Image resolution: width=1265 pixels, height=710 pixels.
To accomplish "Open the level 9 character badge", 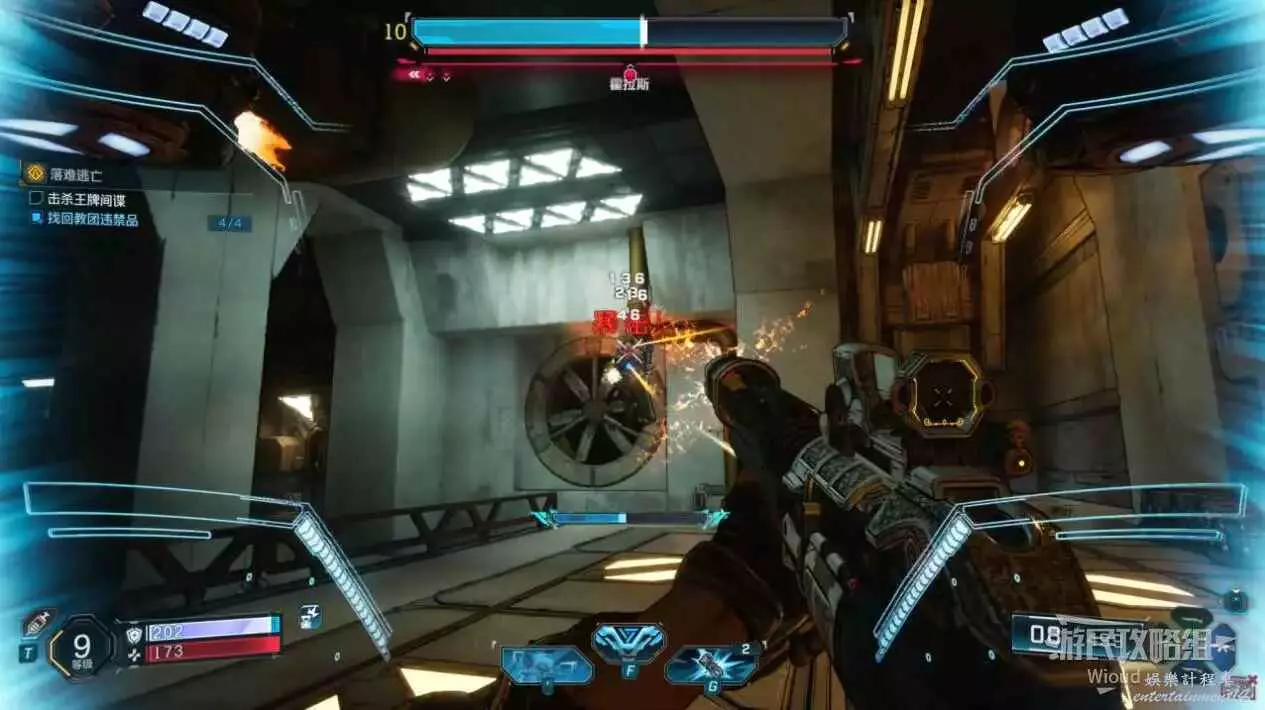I will click(81, 647).
